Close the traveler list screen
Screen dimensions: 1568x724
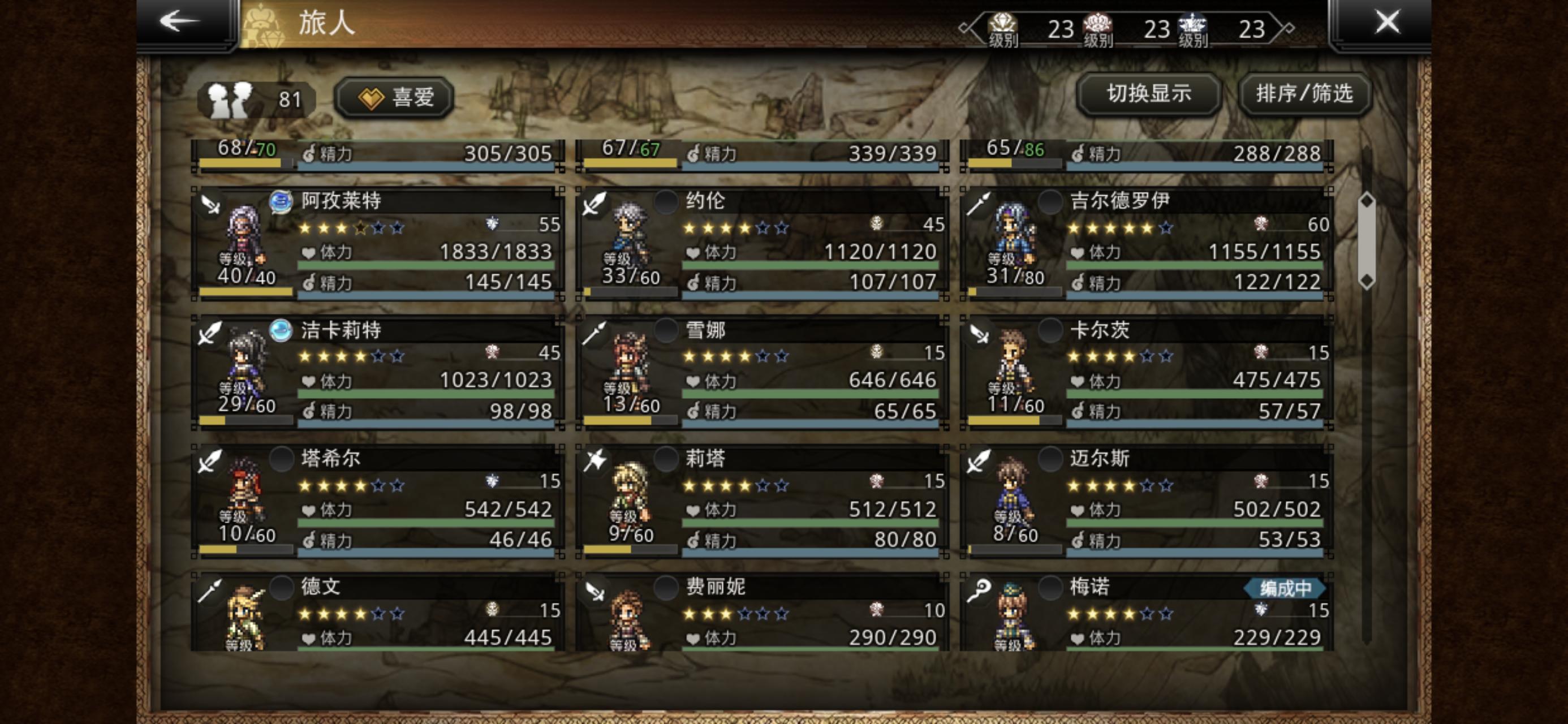pos(1386,22)
